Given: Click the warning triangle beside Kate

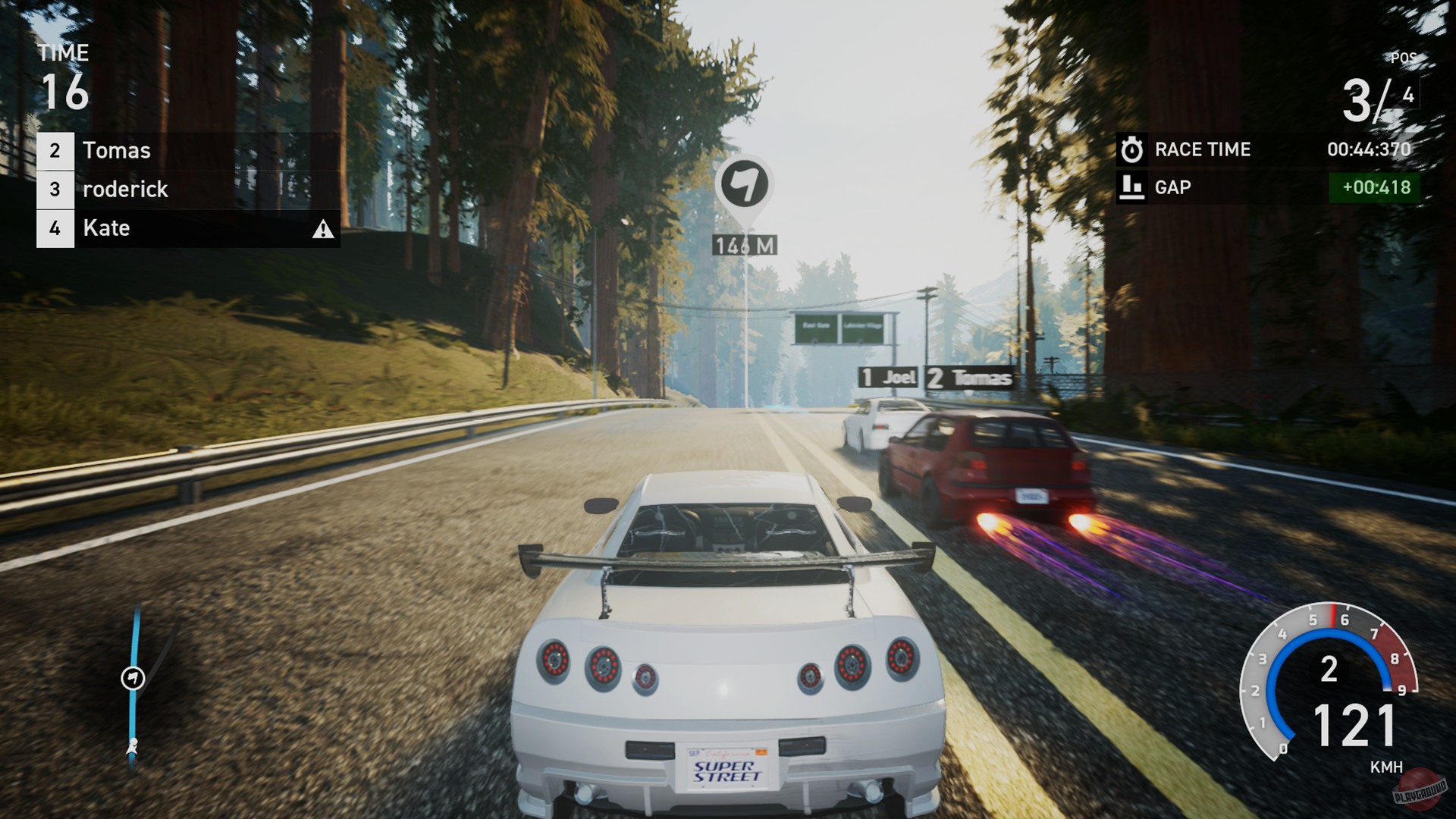Looking at the screenshot, I should (x=322, y=229).
